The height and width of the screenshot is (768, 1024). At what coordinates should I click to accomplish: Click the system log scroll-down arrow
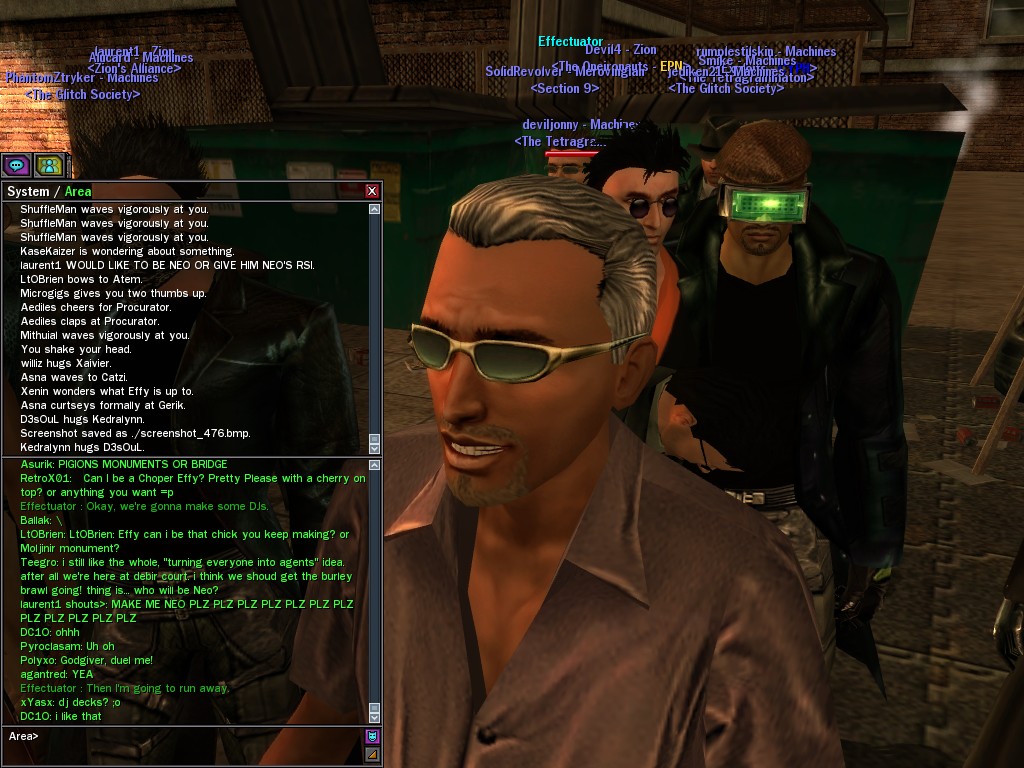(x=375, y=447)
